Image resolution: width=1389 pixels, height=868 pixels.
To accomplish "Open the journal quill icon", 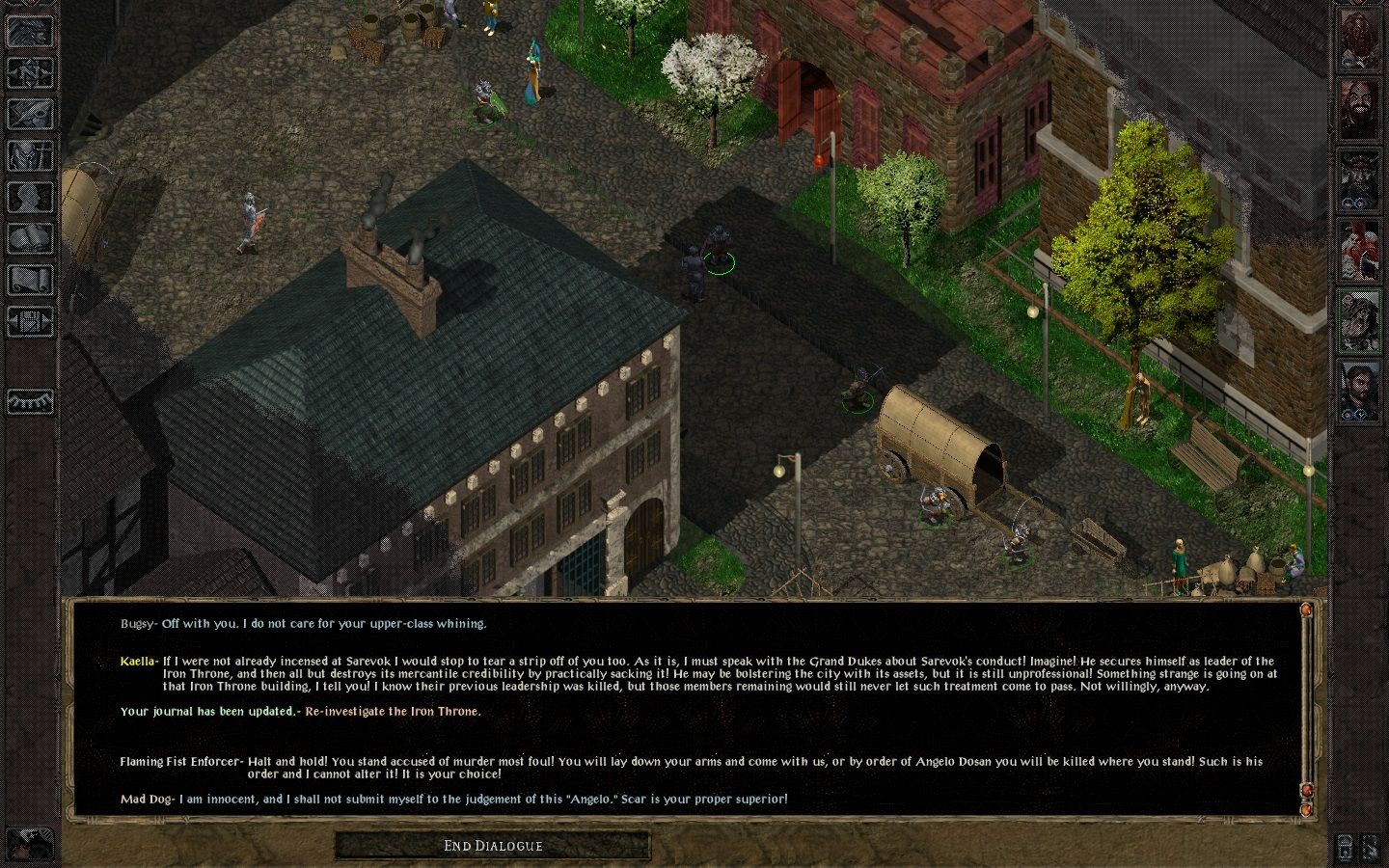I will [x=30, y=114].
